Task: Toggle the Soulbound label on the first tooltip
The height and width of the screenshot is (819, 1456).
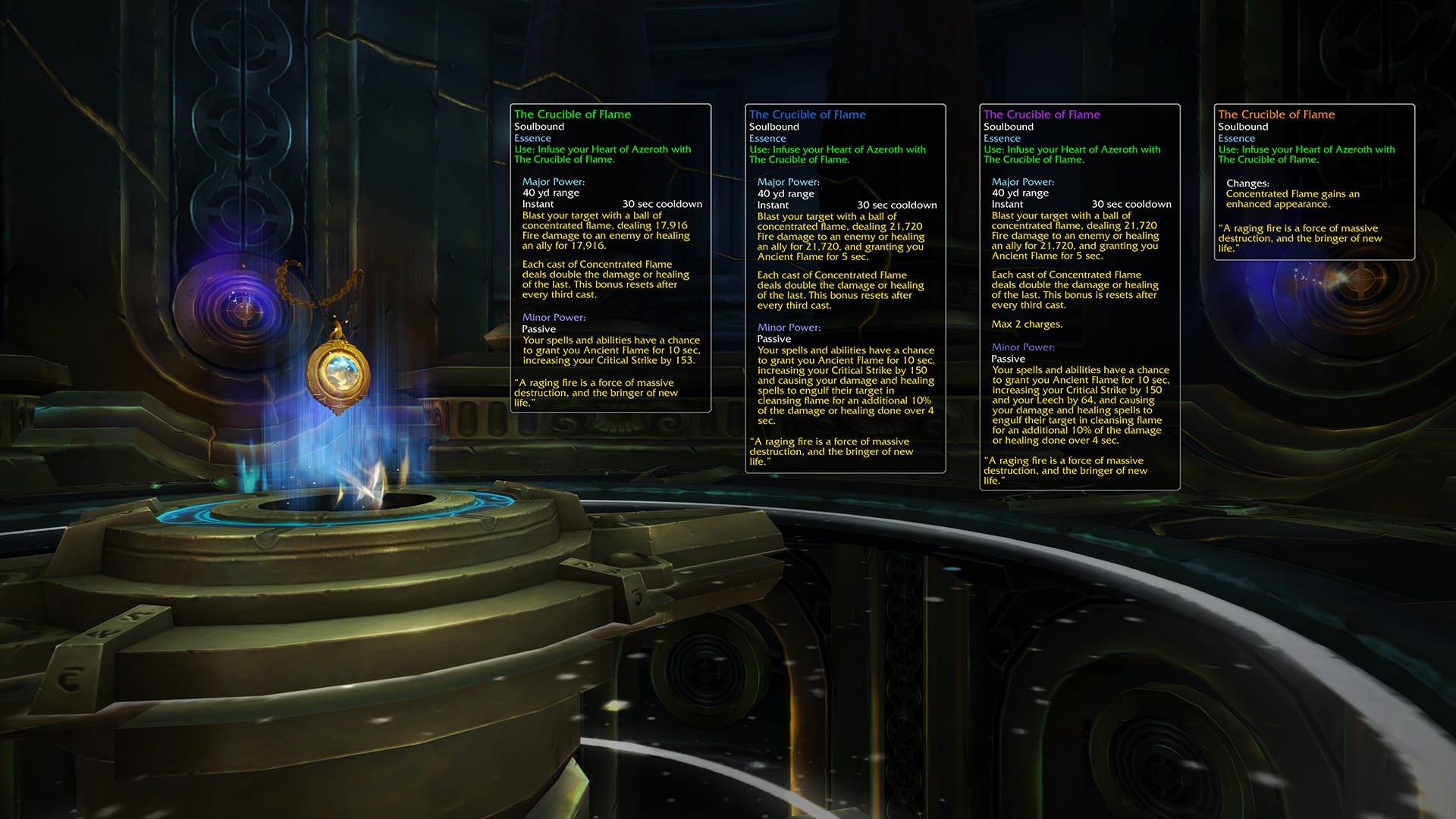Action: (540, 126)
